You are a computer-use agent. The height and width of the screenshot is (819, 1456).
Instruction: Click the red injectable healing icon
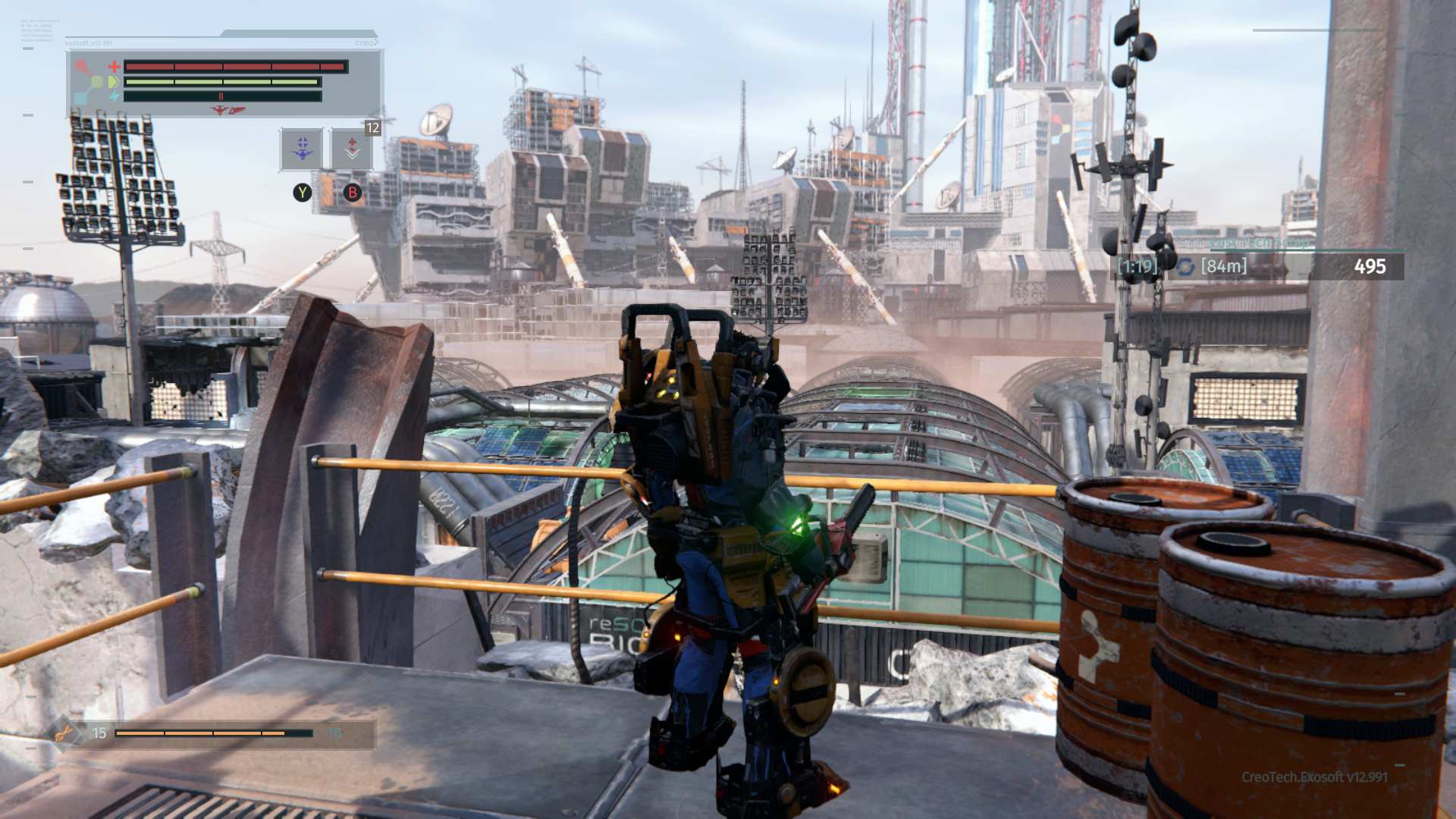[353, 147]
